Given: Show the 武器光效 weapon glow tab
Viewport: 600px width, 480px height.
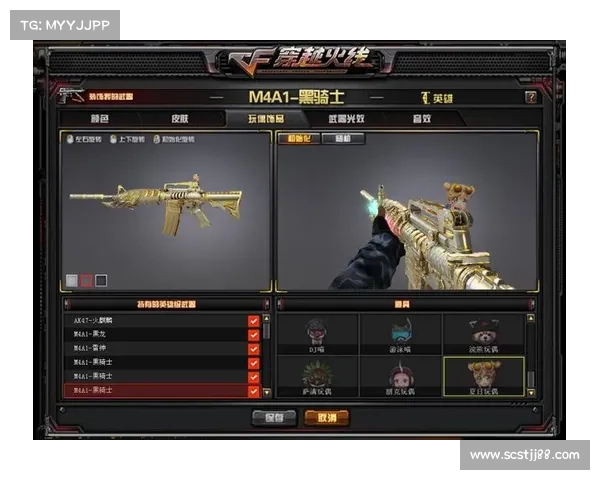Looking at the screenshot, I should click(x=344, y=118).
